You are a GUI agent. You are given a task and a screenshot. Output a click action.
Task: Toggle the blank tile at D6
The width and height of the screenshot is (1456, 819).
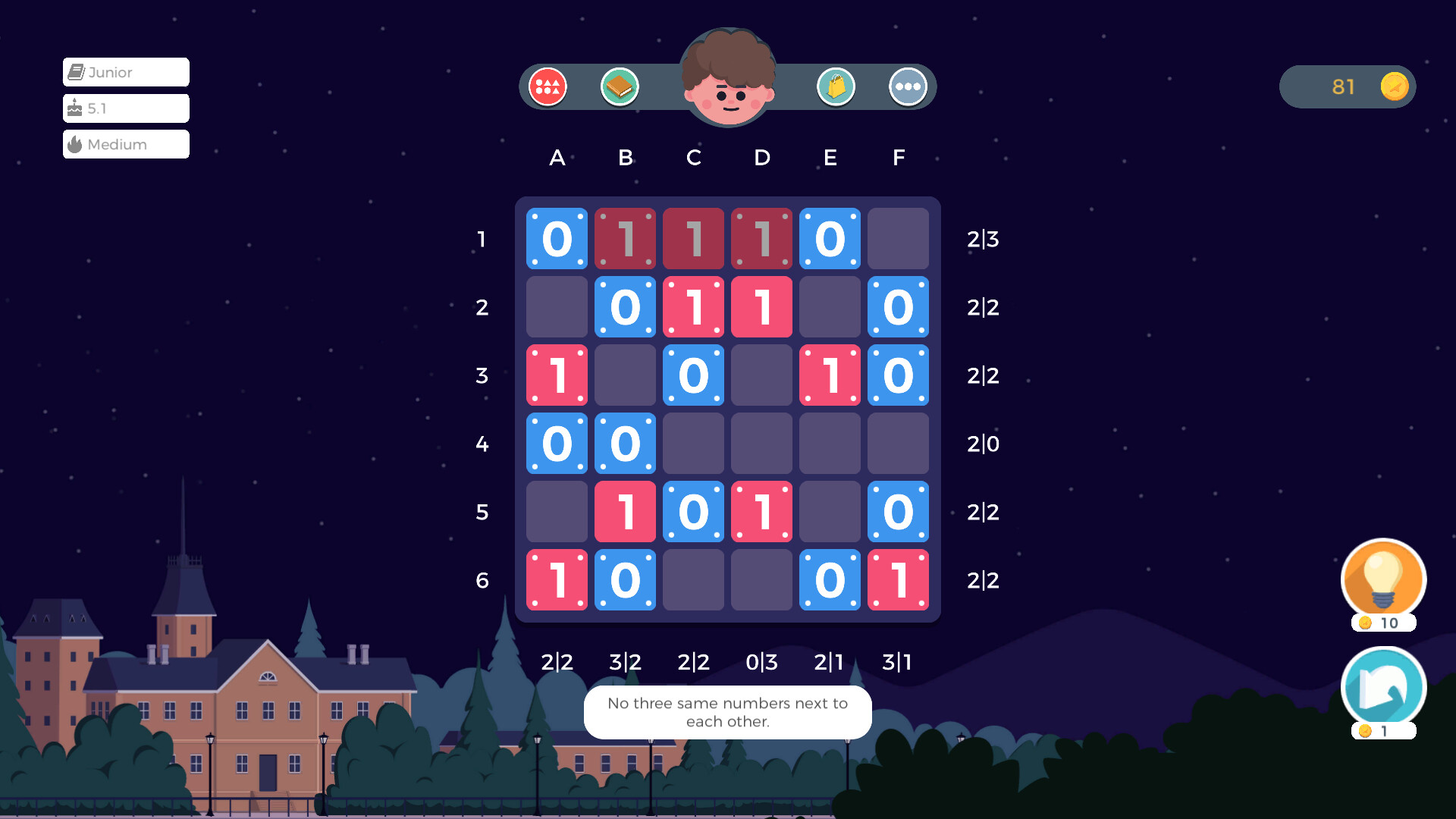pos(761,580)
